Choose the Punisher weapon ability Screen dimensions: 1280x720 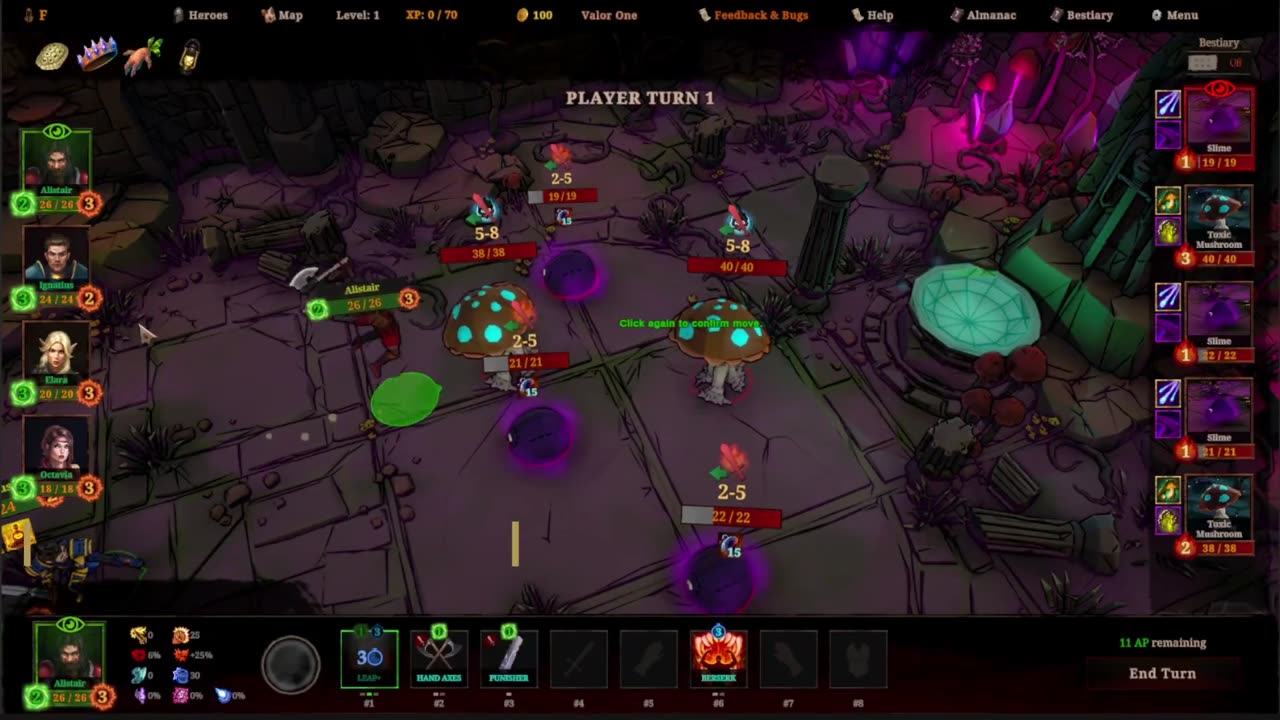pos(508,659)
